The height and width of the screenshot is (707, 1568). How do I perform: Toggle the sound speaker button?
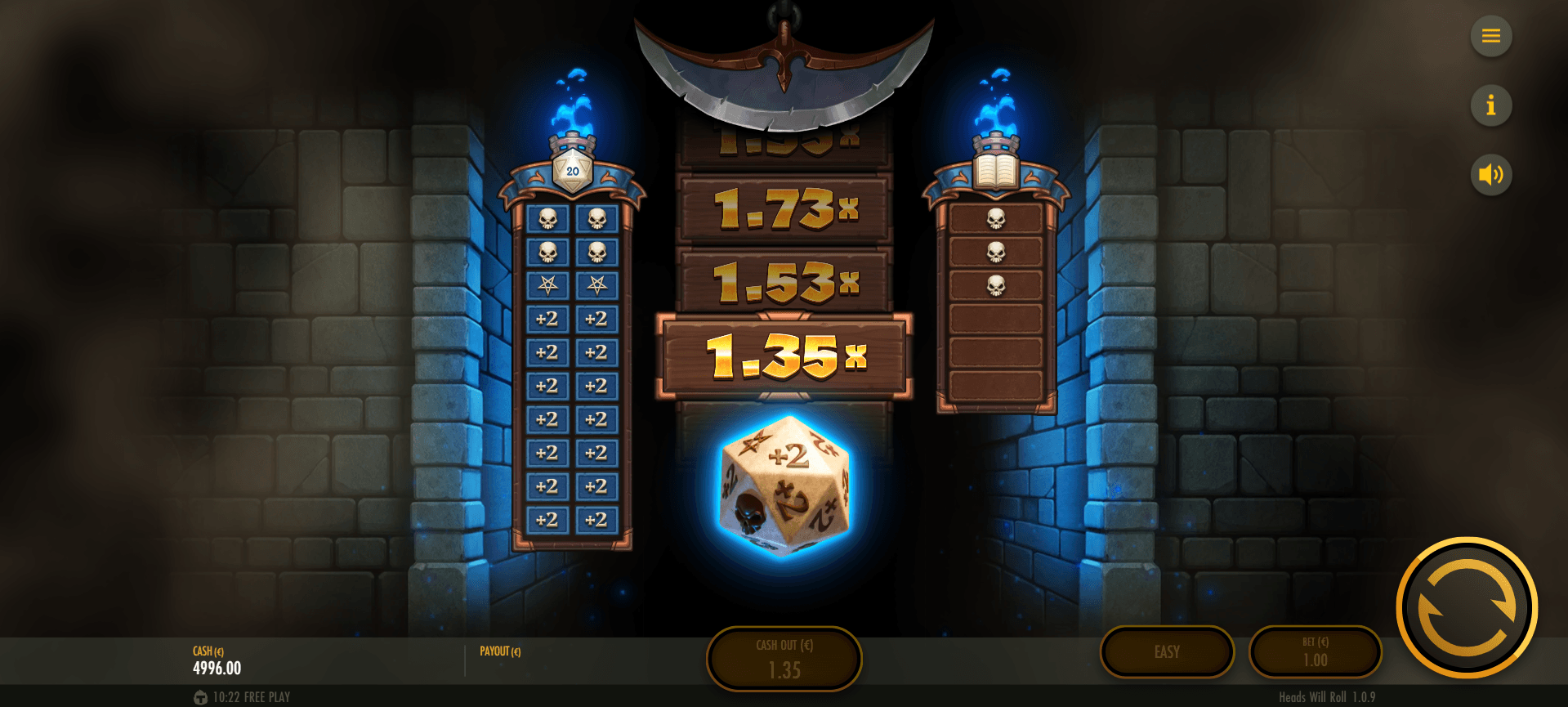(1490, 175)
